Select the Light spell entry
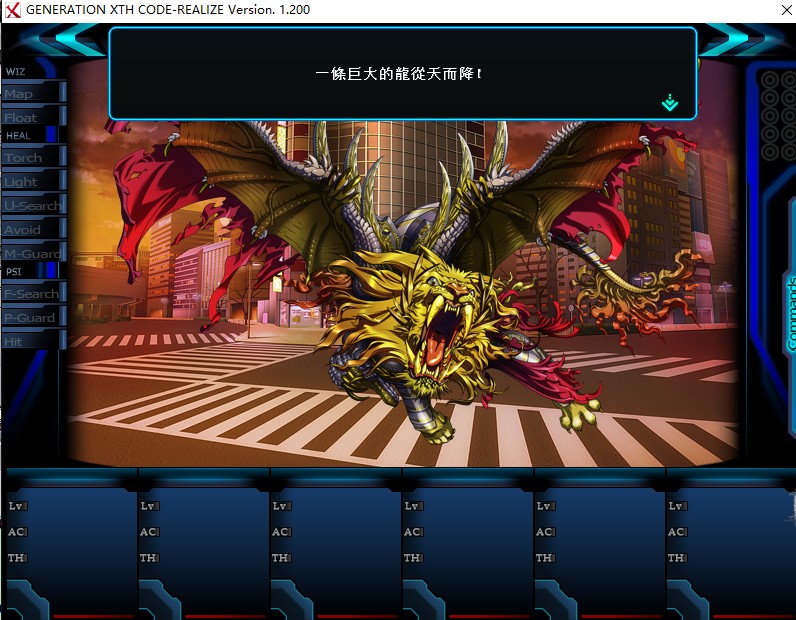Screen dimensions: 796x620 click(x=32, y=181)
